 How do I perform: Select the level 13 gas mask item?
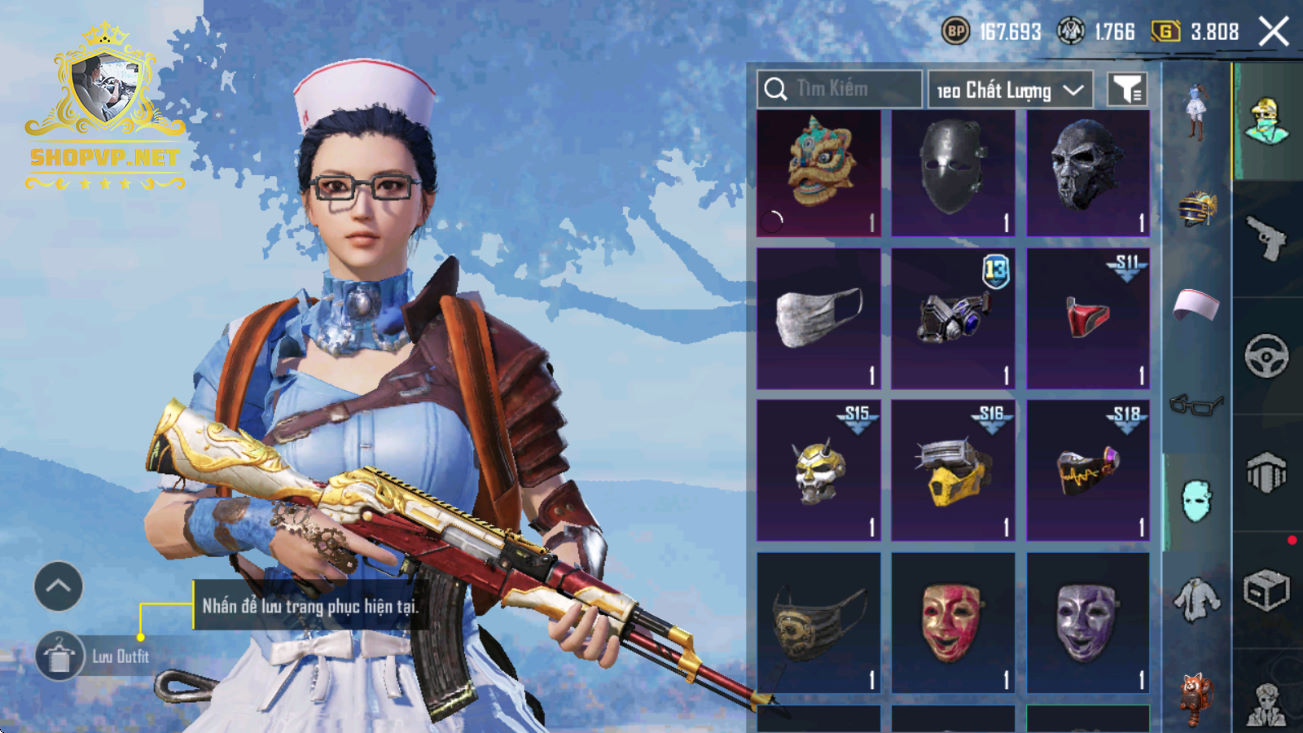point(953,318)
